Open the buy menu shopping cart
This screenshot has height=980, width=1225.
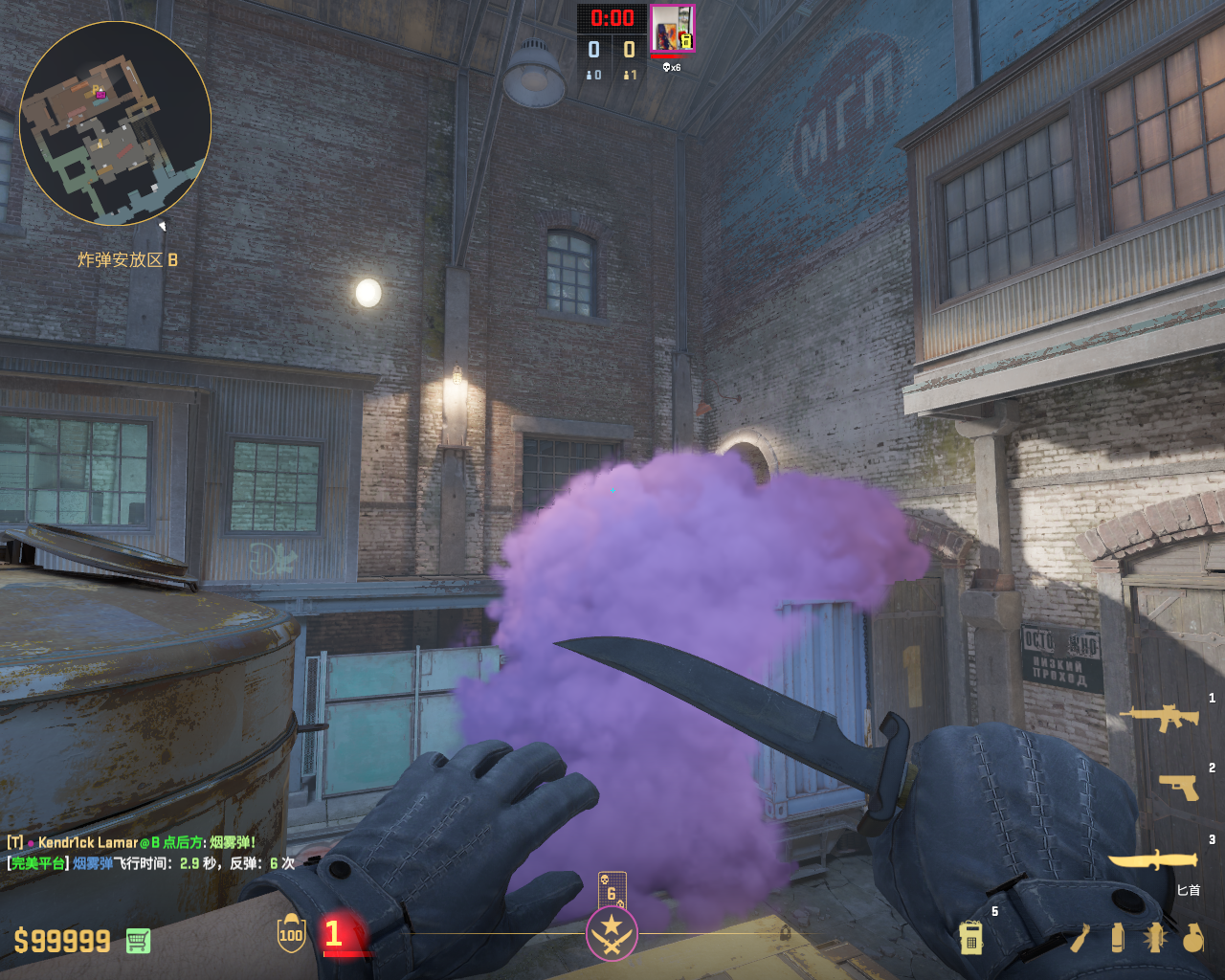click(x=138, y=941)
